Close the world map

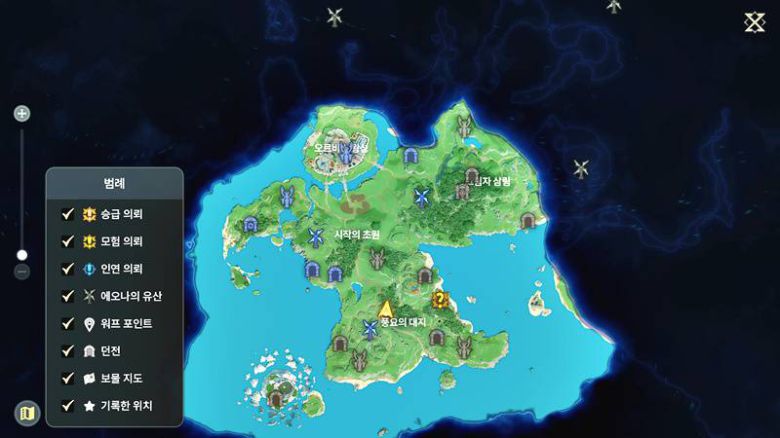tap(754, 23)
